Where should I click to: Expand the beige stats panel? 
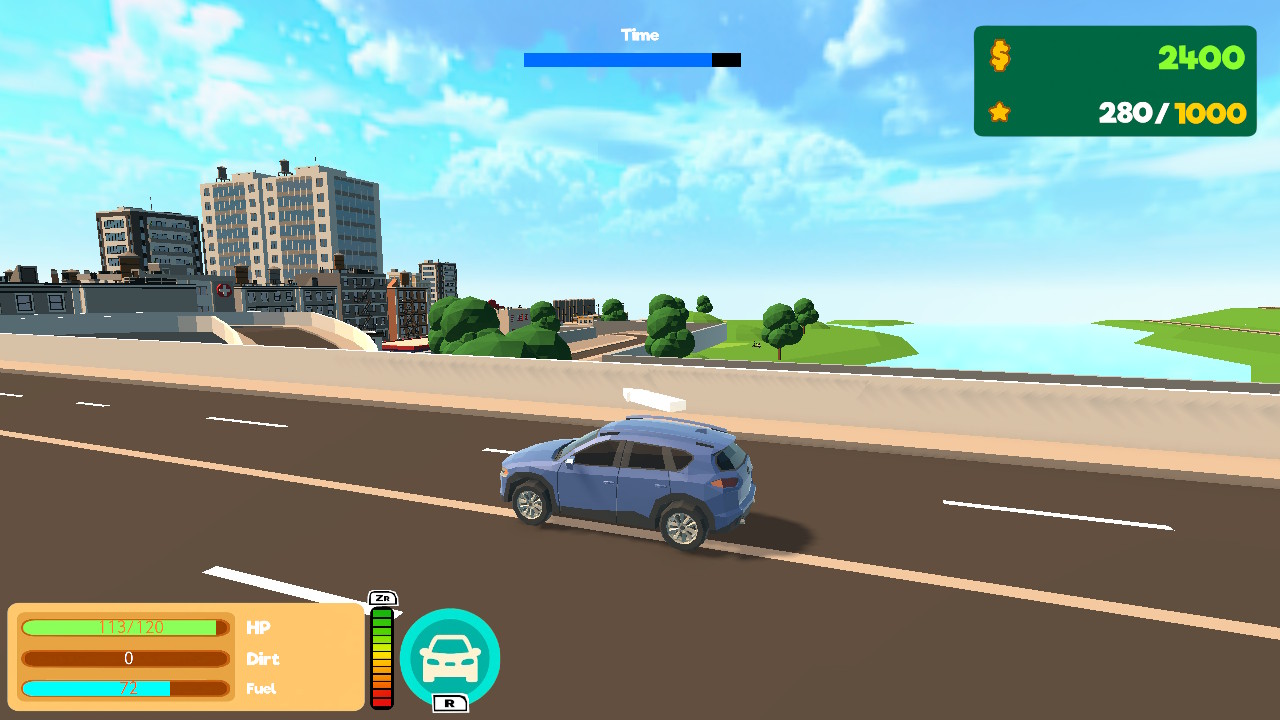[x=185, y=657]
